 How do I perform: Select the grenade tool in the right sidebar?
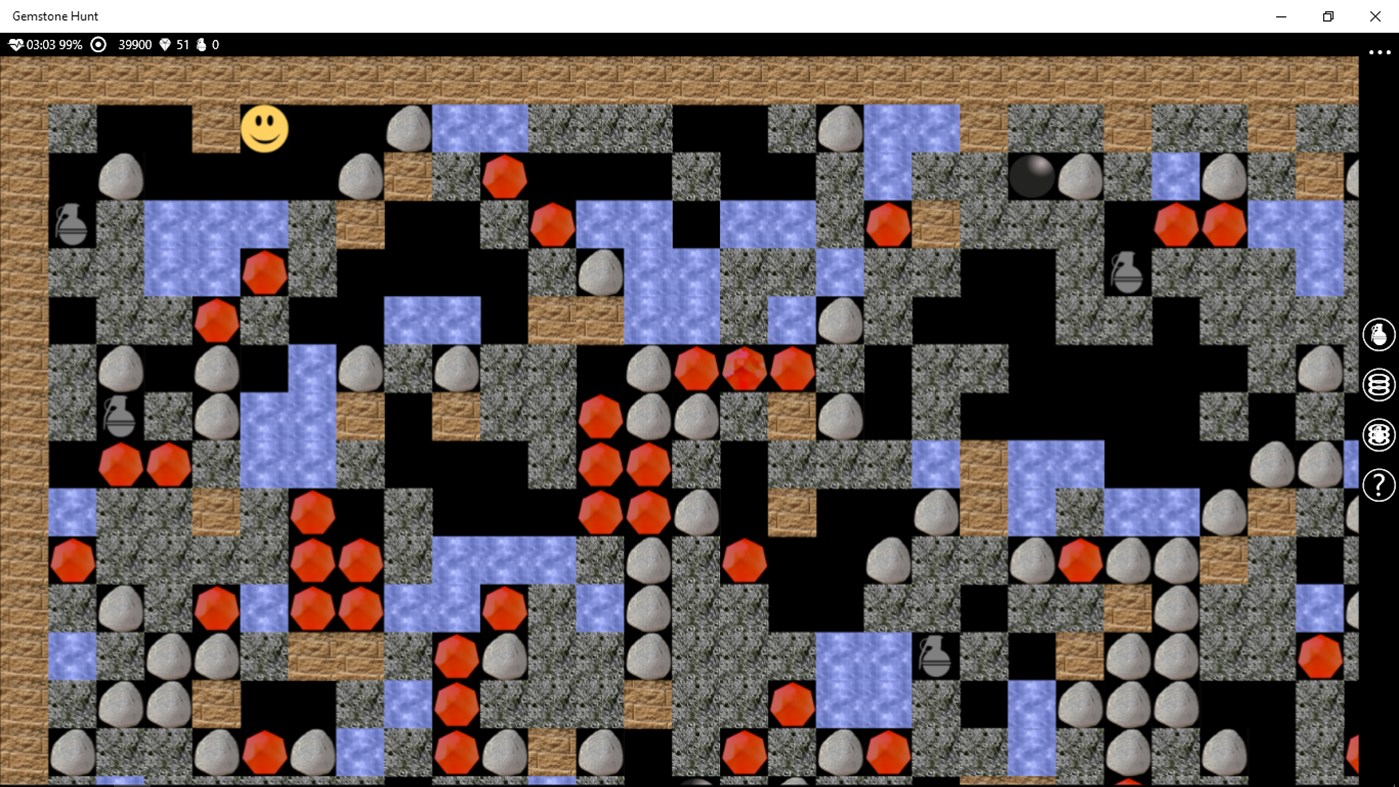1378,334
